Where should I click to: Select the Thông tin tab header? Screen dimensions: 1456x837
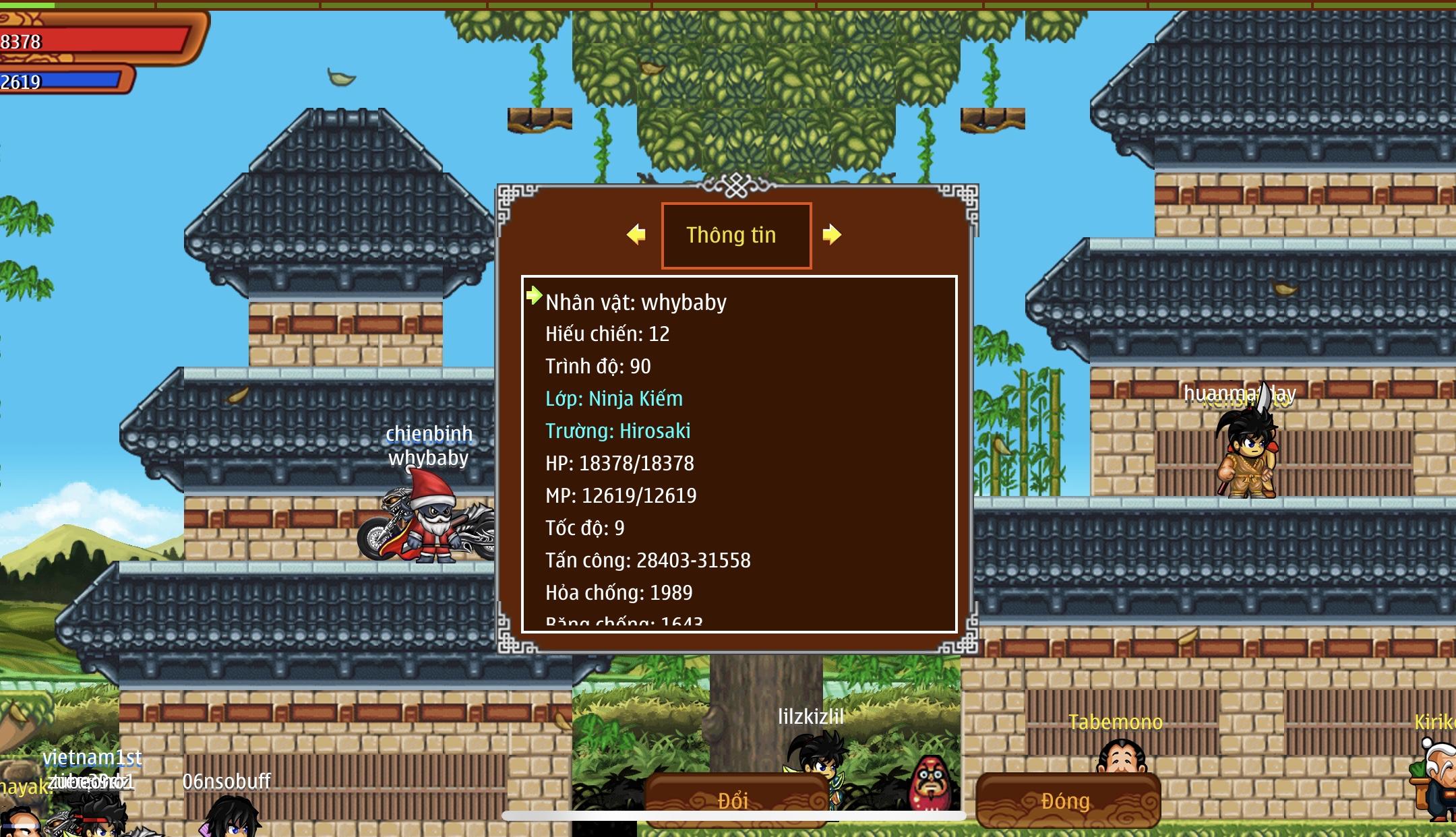tap(736, 235)
